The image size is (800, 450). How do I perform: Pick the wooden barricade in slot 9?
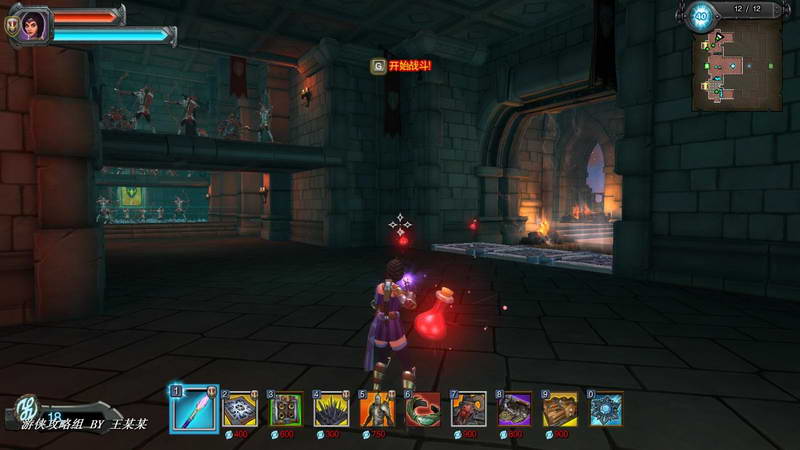[x=560, y=409]
